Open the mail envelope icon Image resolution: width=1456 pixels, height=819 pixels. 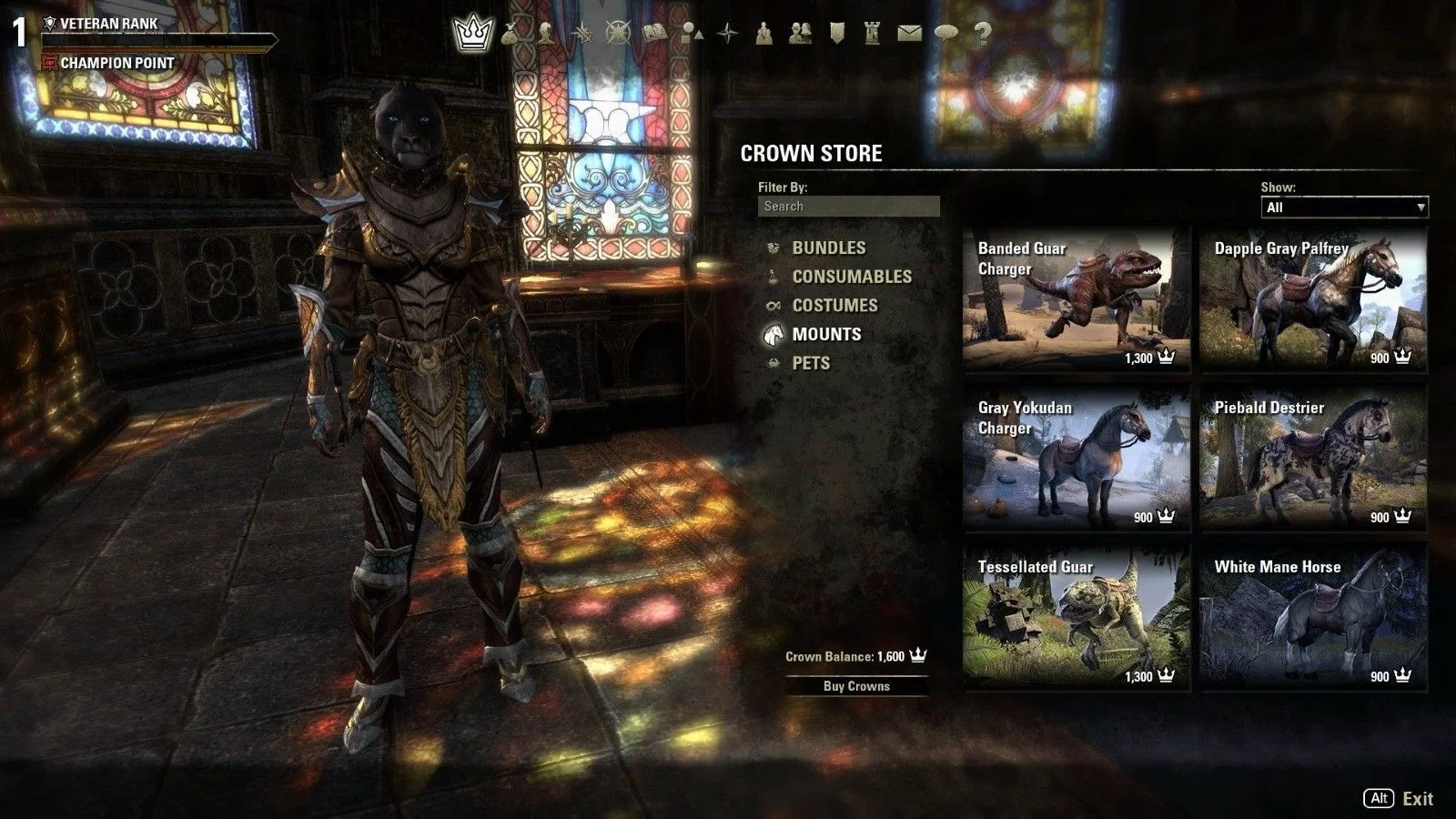[x=909, y=34]
